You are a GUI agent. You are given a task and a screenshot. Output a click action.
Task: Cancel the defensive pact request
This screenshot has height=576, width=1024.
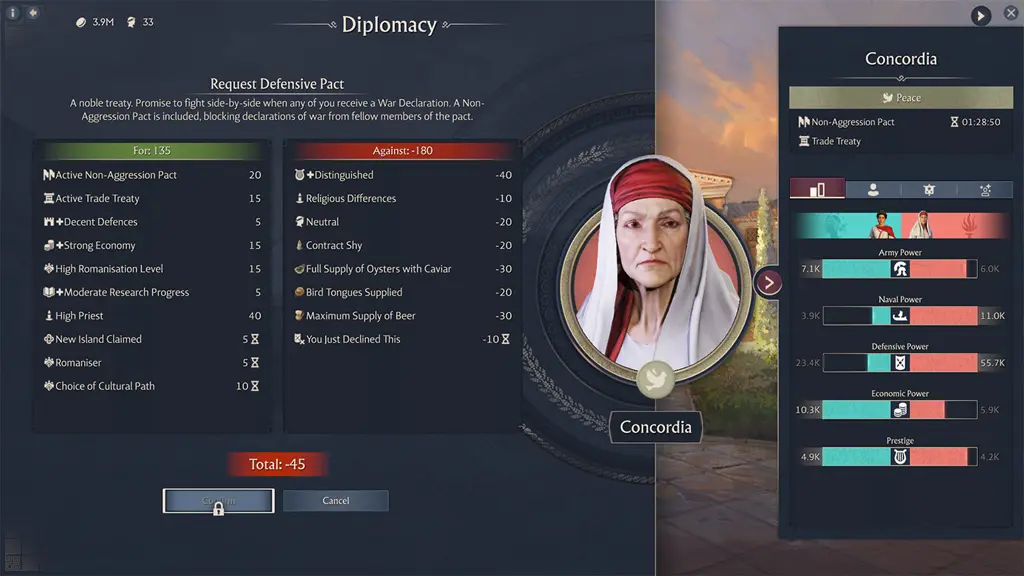tap(335, 501)
